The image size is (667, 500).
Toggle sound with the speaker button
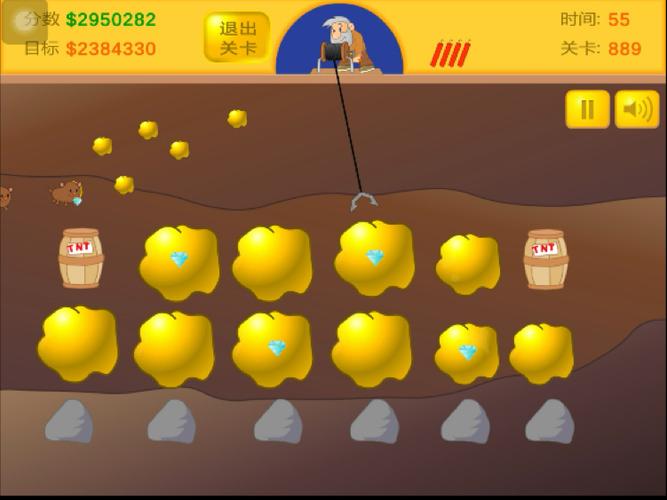[637, 109]
